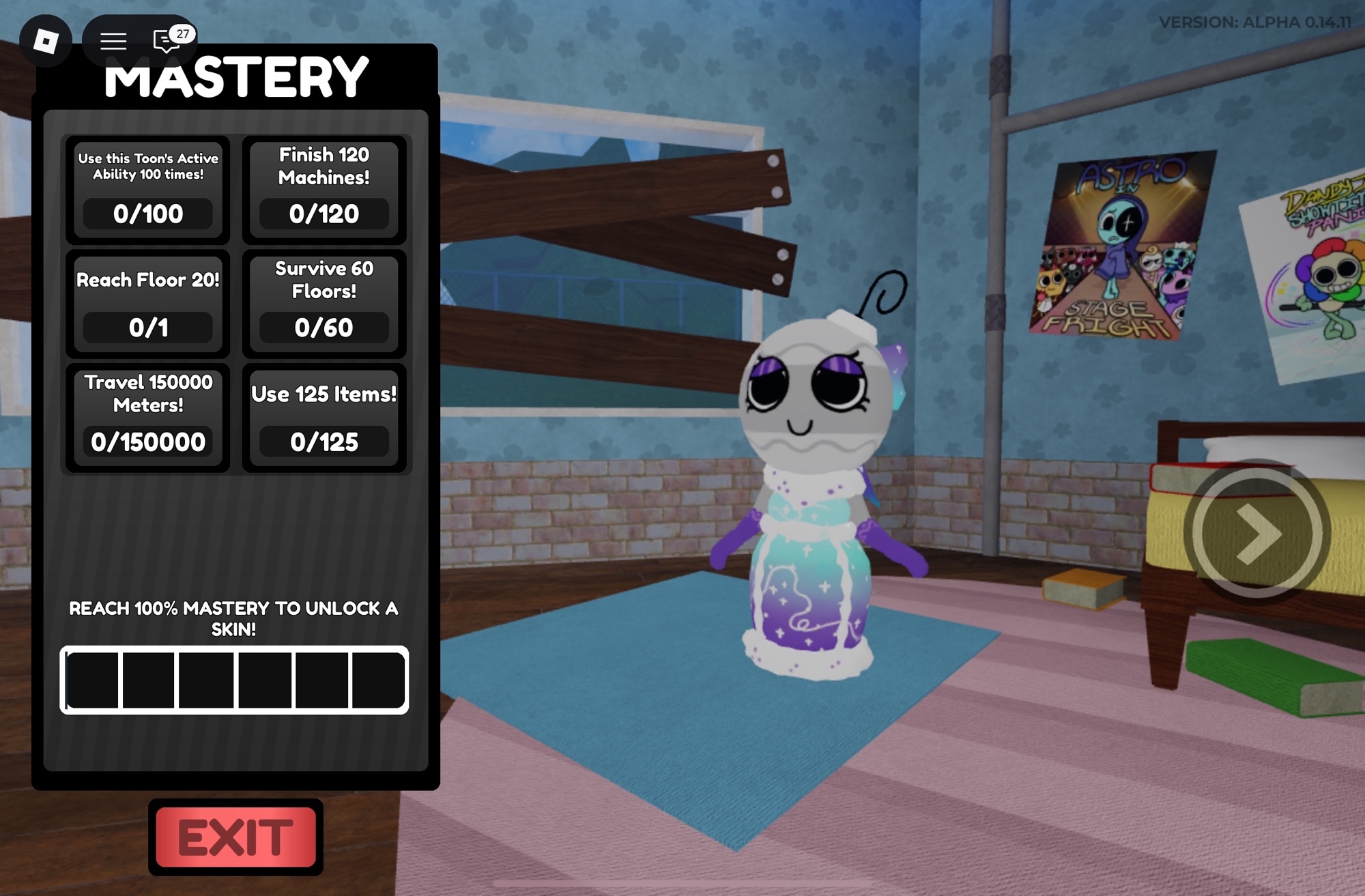Exit the Mastery panel
This screenshot has width=1365, height=896.
click(235, 837)
